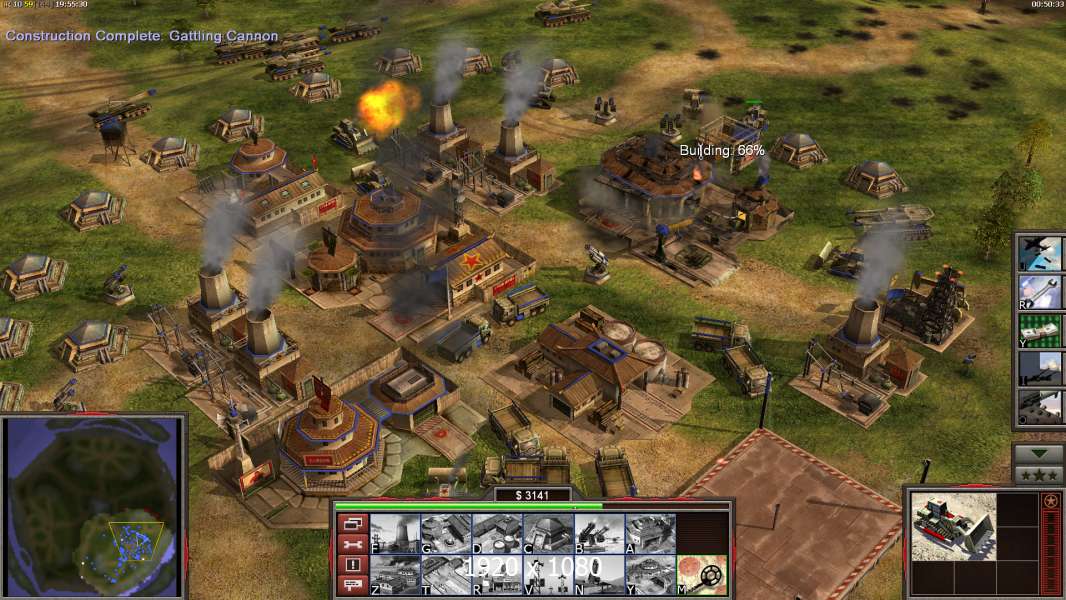Activate the cash stack general power

click(1040, 331)
